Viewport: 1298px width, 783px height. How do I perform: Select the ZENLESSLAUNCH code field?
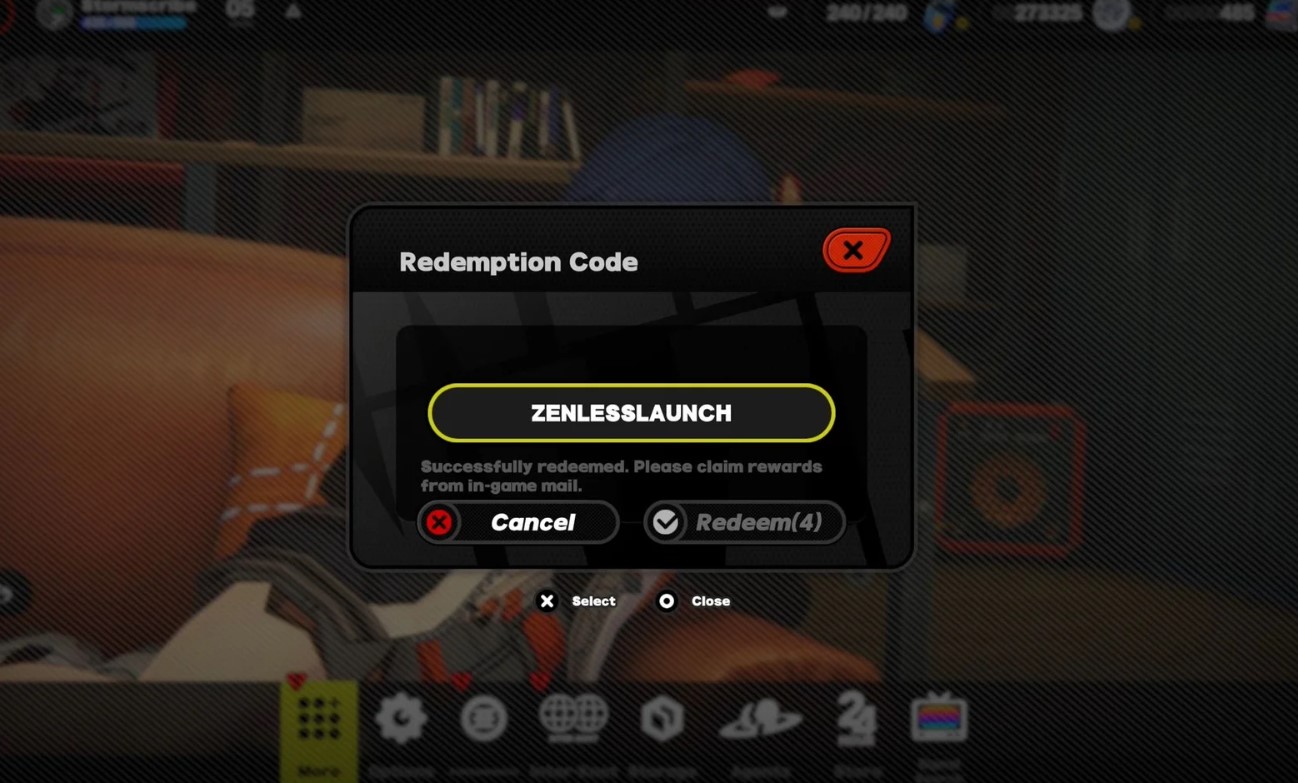631,412
